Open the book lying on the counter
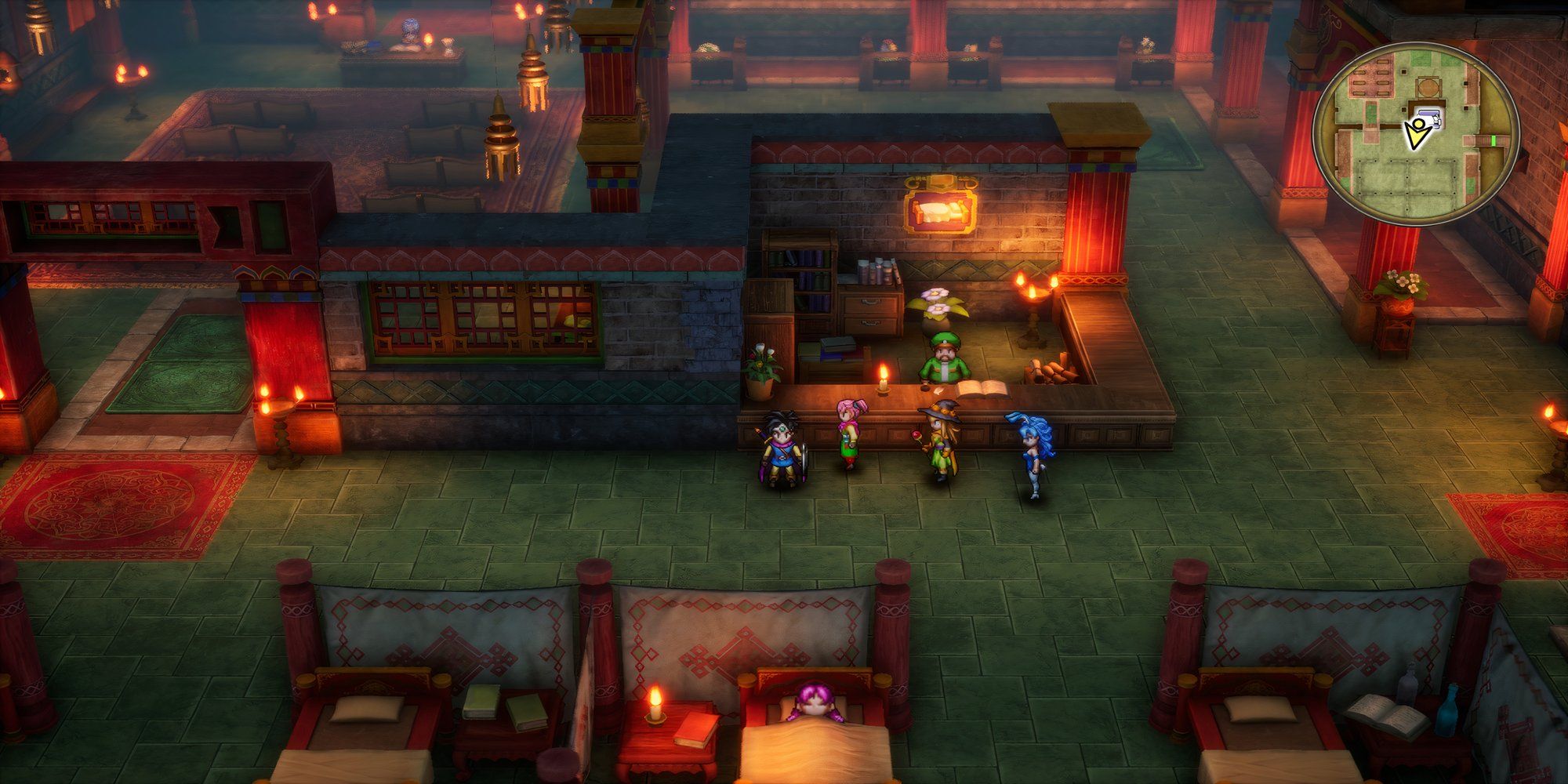 pyautogui.click(x=982, y=387)
